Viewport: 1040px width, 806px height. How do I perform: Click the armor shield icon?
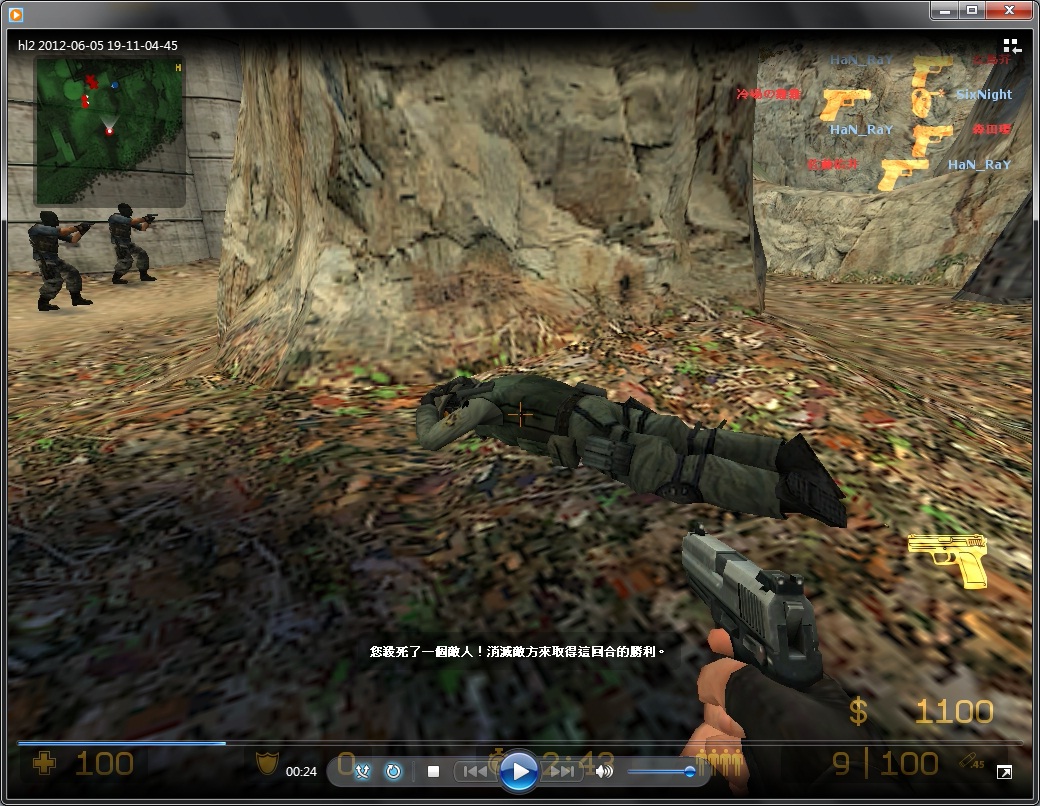265,764
